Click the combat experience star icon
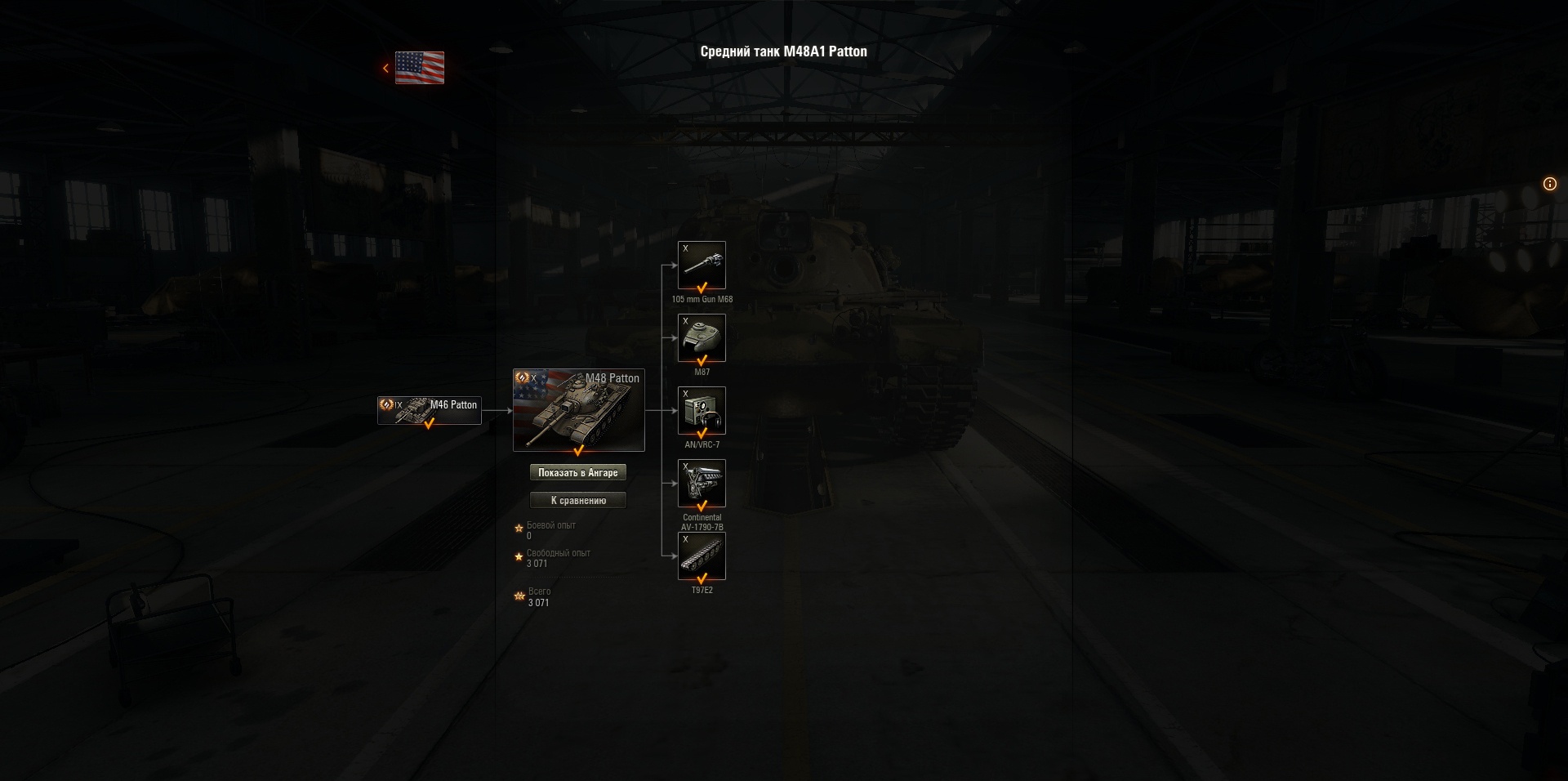This screenshot has height=781, width=1568. coord(517,529)
